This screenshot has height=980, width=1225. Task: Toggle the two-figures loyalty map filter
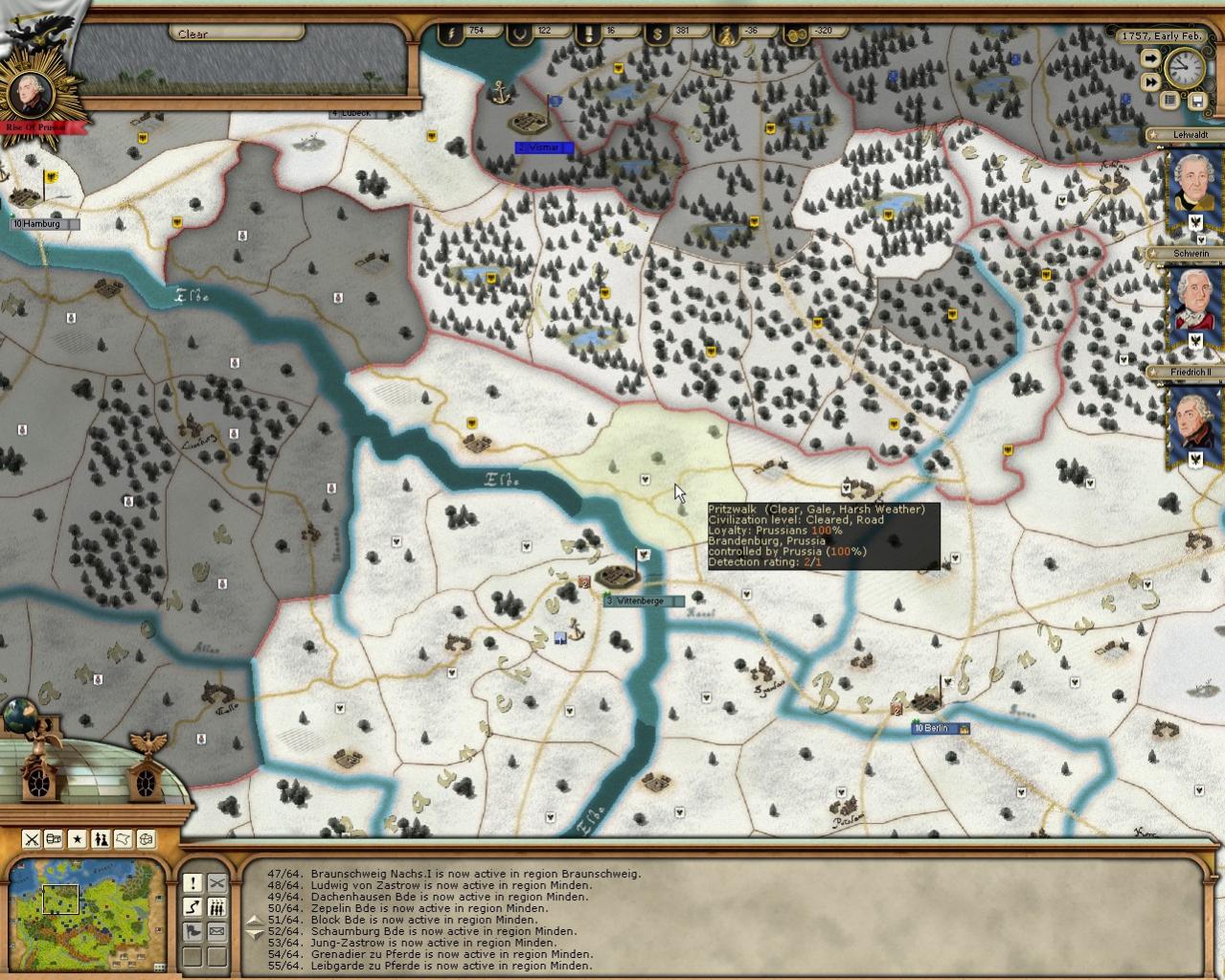click(101, 839)
